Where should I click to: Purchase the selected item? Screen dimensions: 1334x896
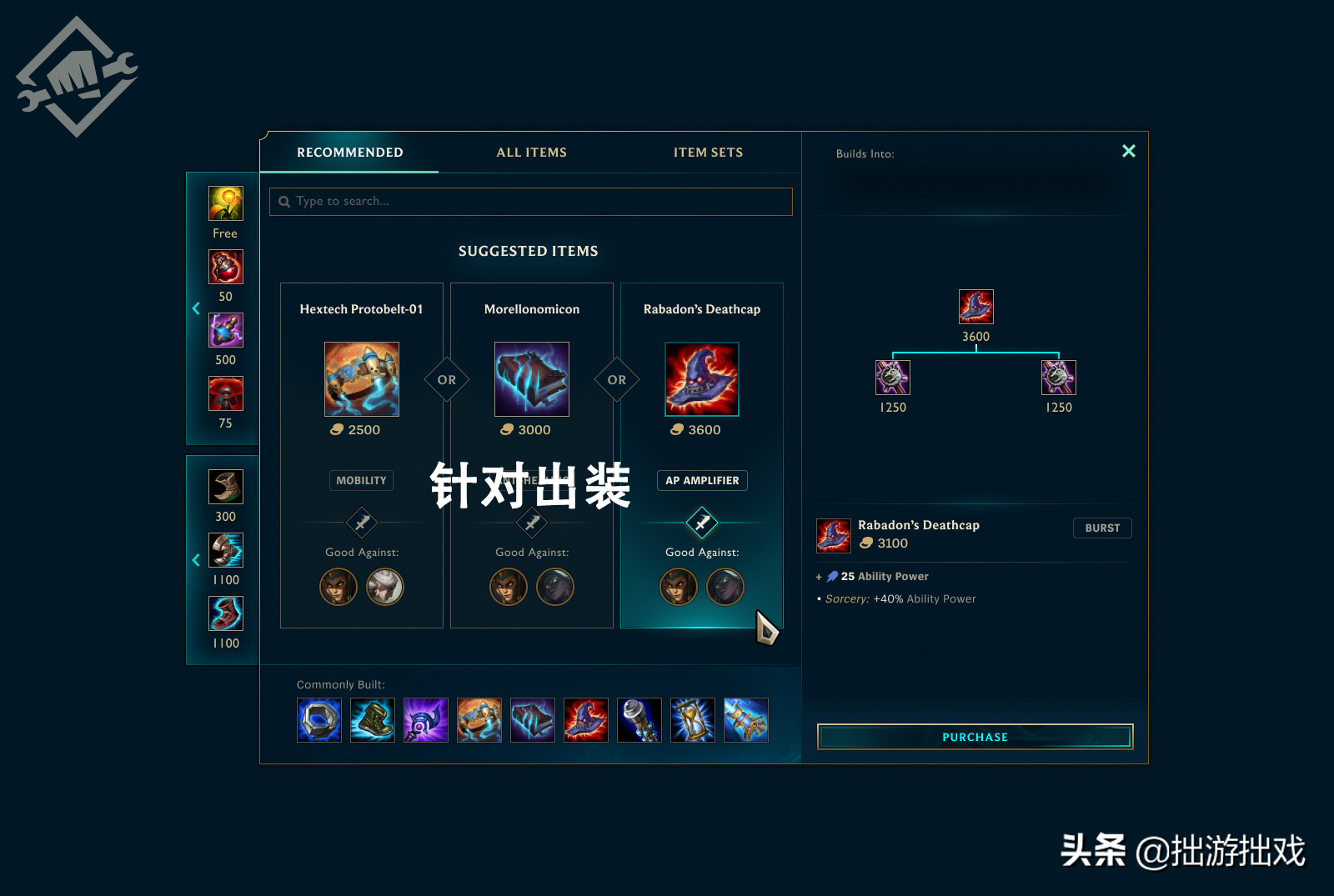pos(975,737)
